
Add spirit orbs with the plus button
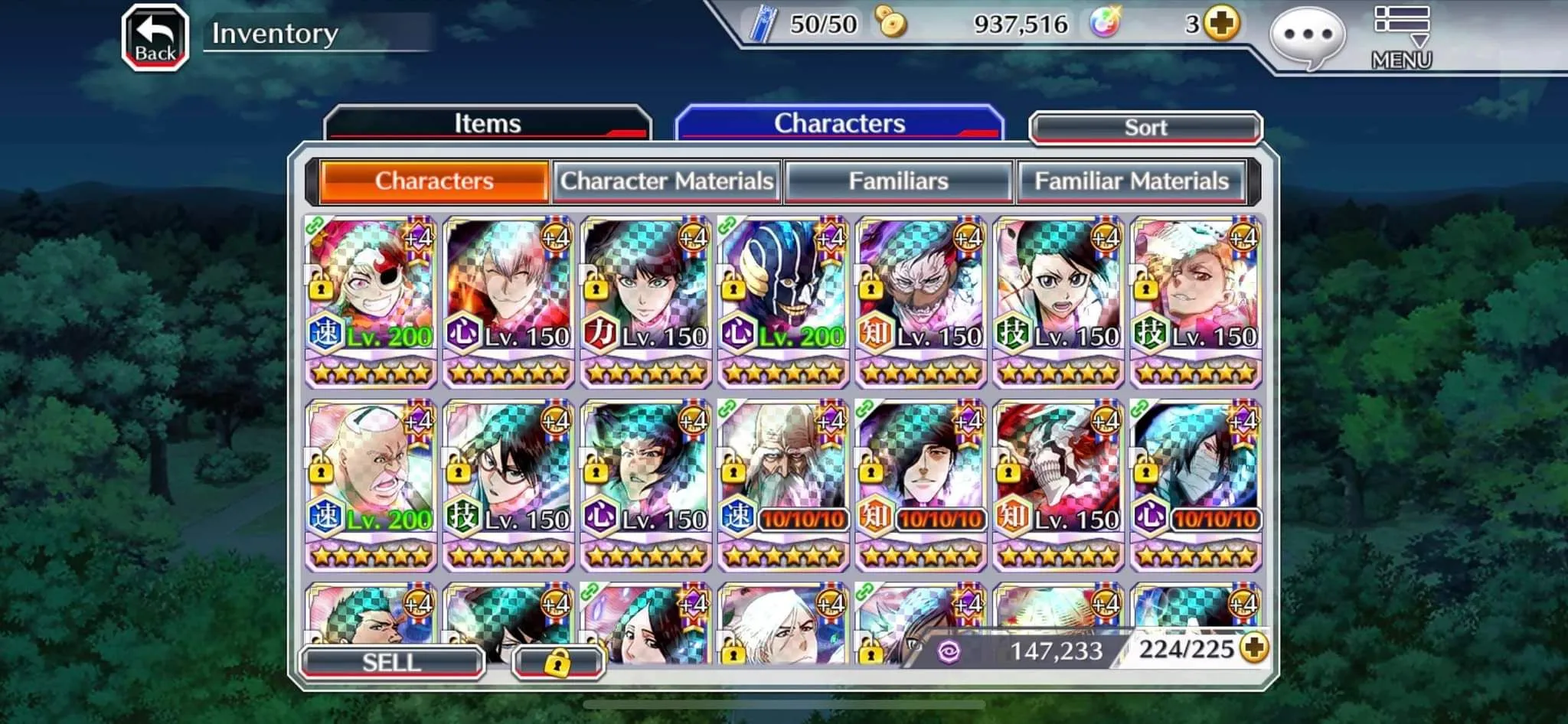pyautogui.click(x=1221, y=24)
